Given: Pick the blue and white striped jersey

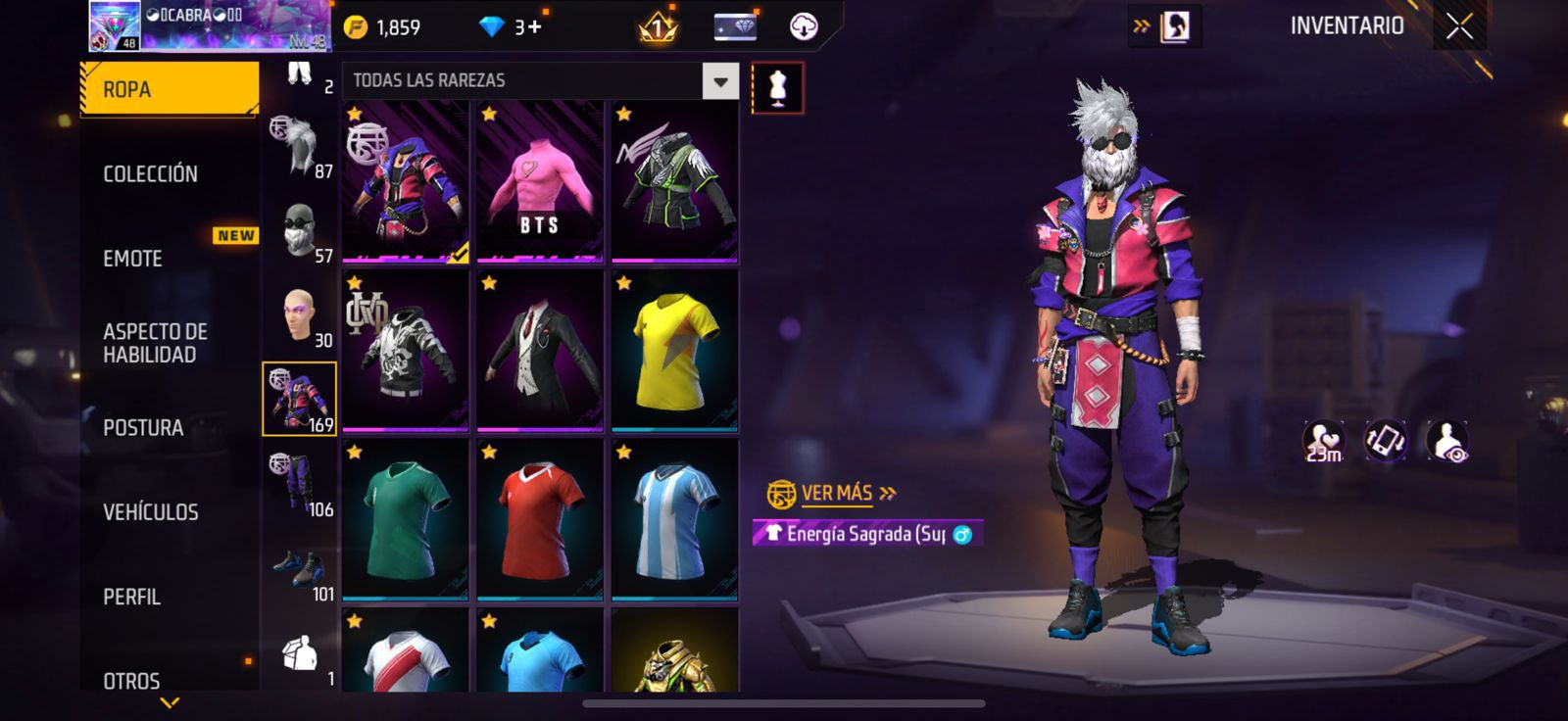Looking at the screenshot, I should (674, 520).
